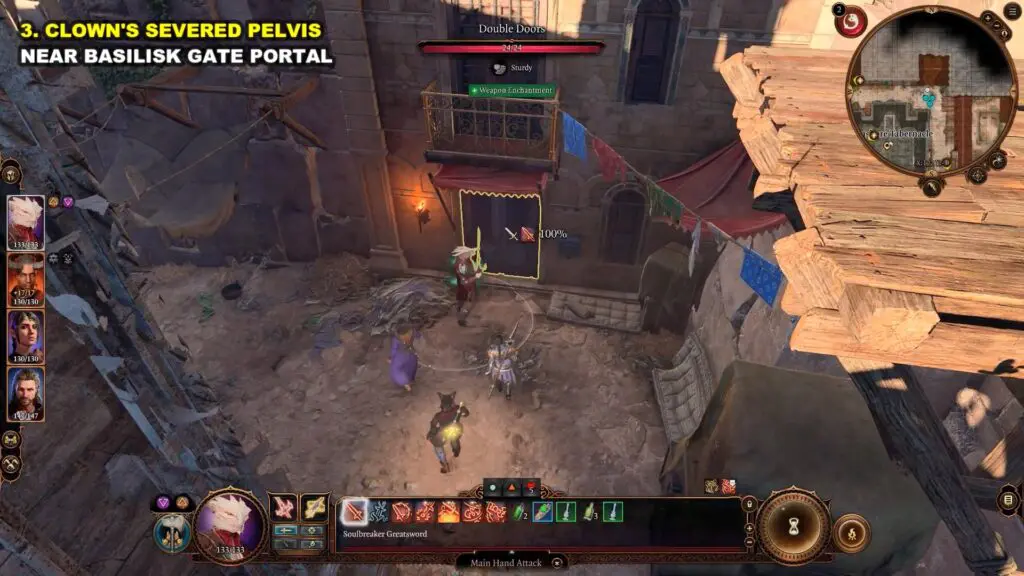Open the red Illithid powers notification icon
Viewport: 1024px width, 576px height.
(852, 21)
